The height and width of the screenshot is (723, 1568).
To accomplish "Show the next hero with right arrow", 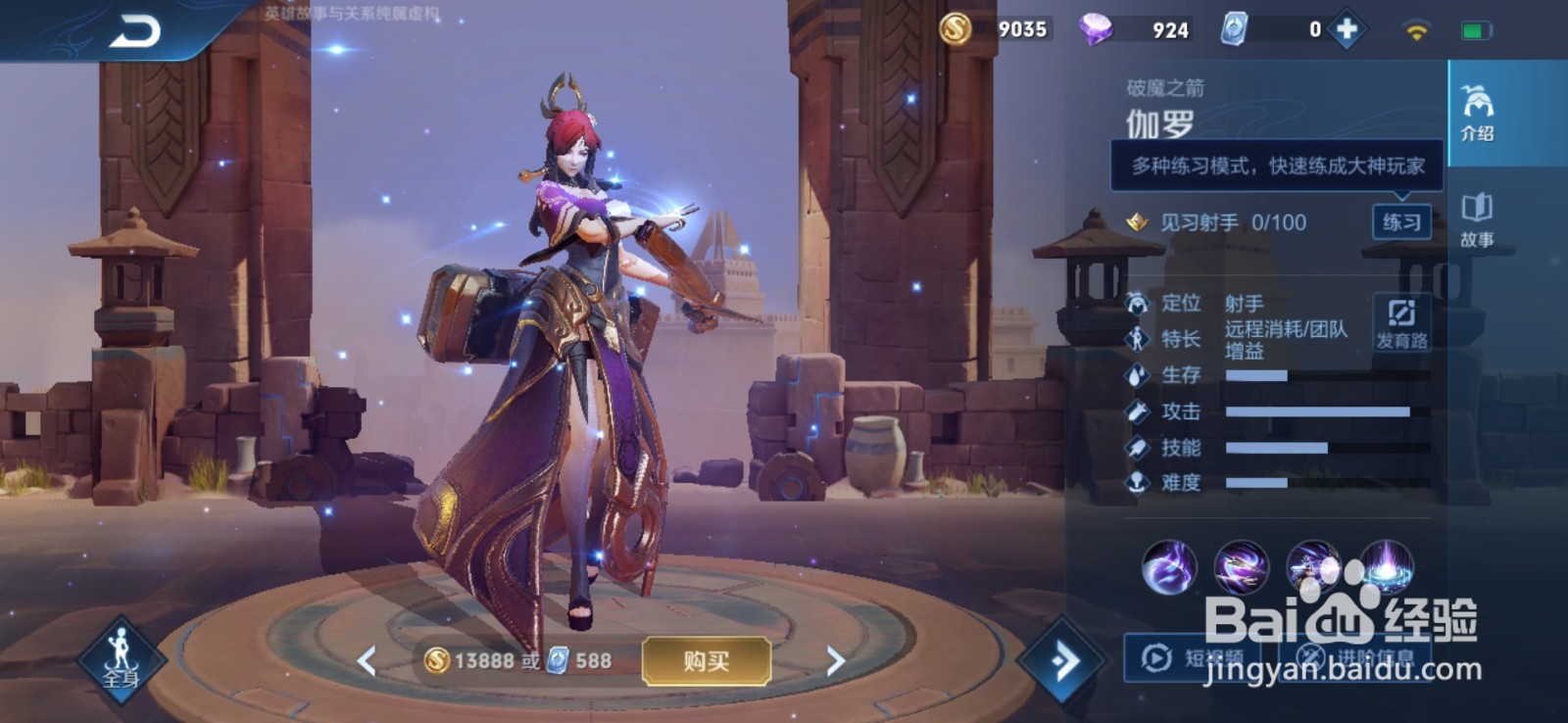I will pos(835,661).
